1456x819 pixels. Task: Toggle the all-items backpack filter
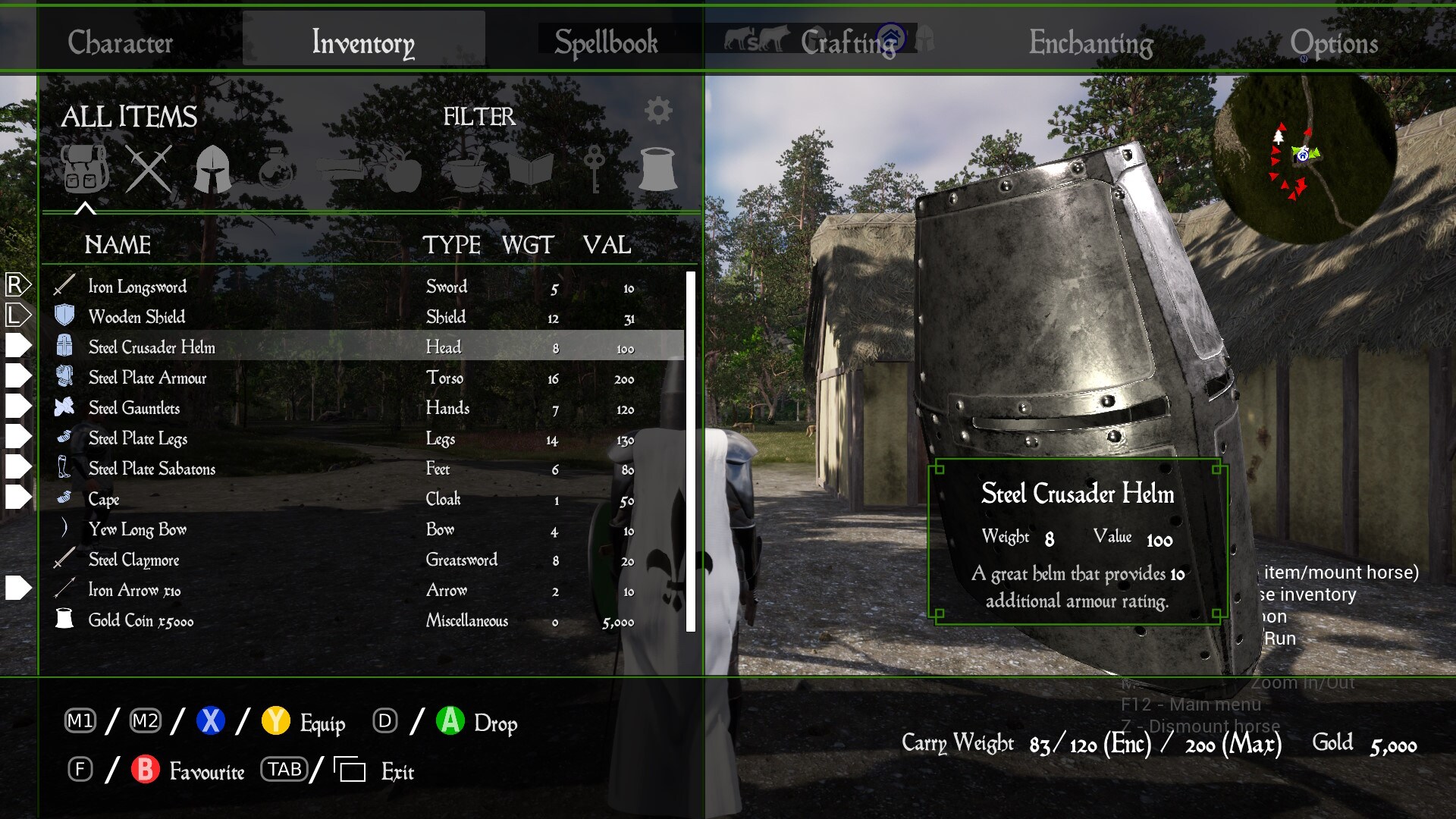point(83,168)
